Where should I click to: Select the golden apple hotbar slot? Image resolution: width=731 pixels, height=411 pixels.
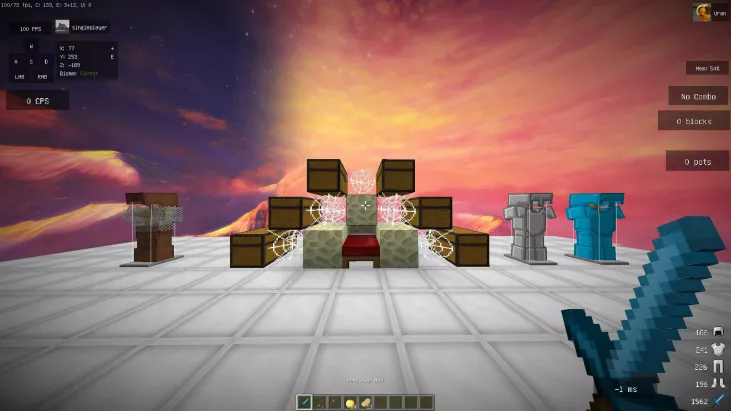(x=352, y=401)
